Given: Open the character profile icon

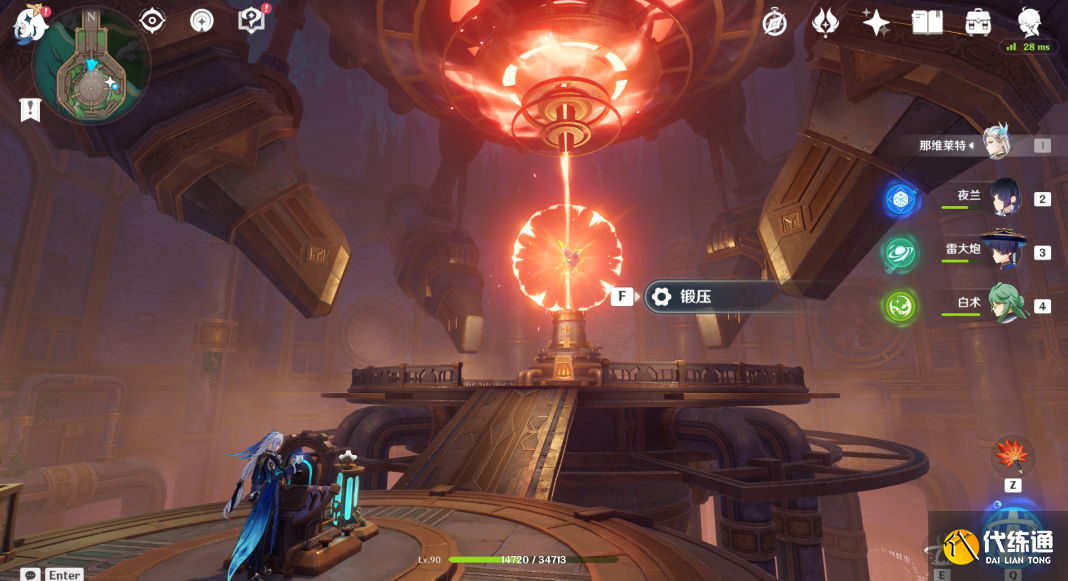Looking at the screenshot, I should click(x=1029, y=21).
